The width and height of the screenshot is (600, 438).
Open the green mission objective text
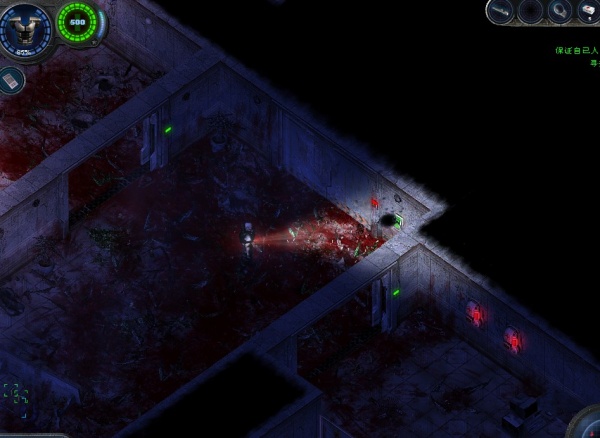577,48
